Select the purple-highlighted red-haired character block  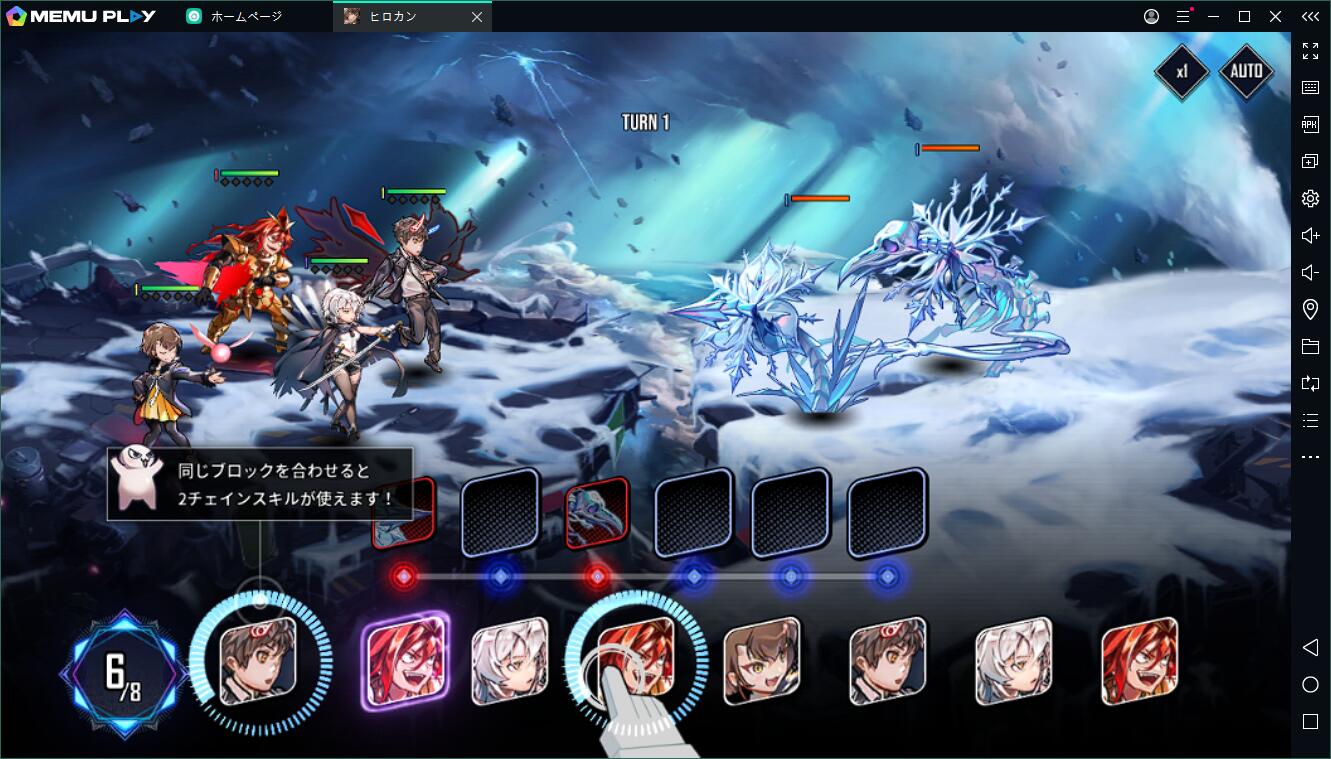[x=404, y=659]
